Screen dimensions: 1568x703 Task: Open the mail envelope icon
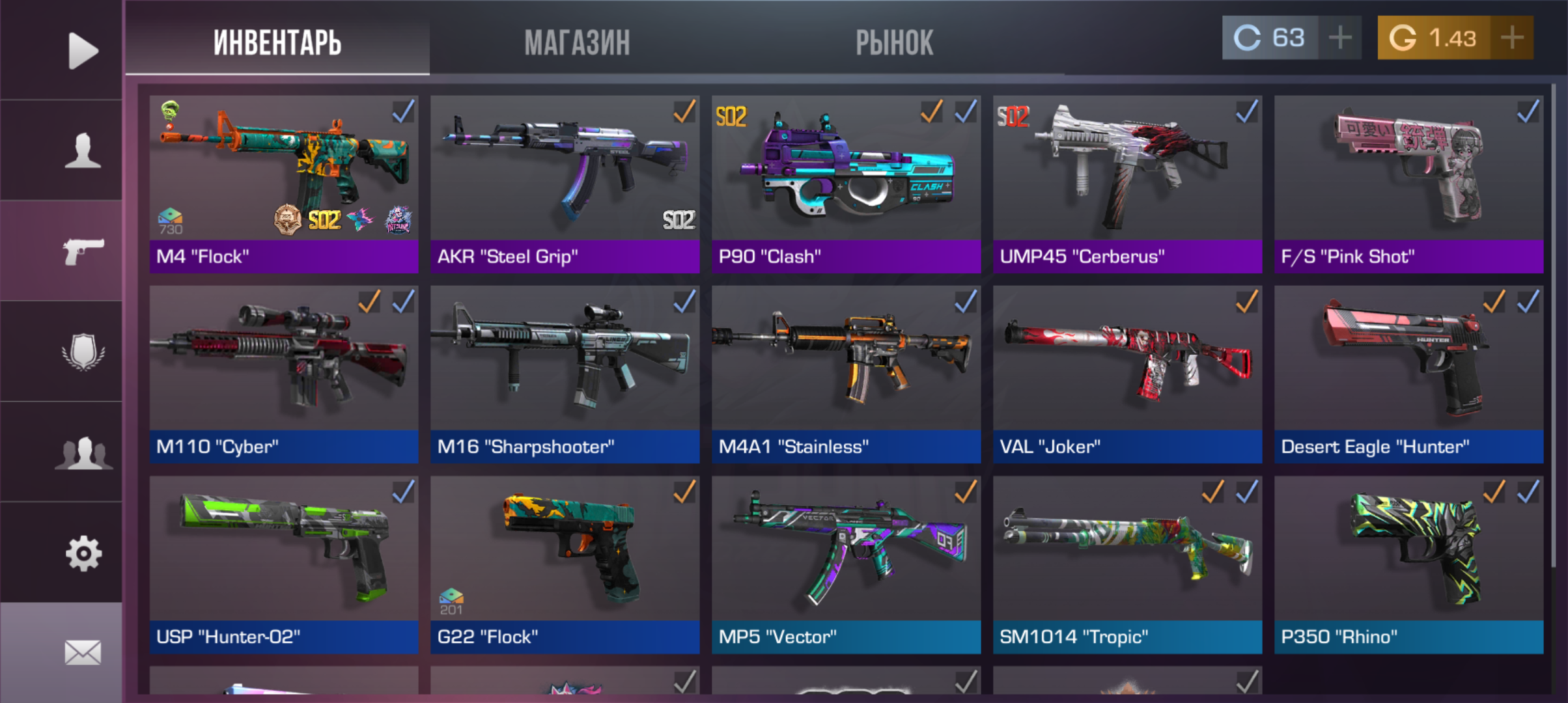pos(83,652)
